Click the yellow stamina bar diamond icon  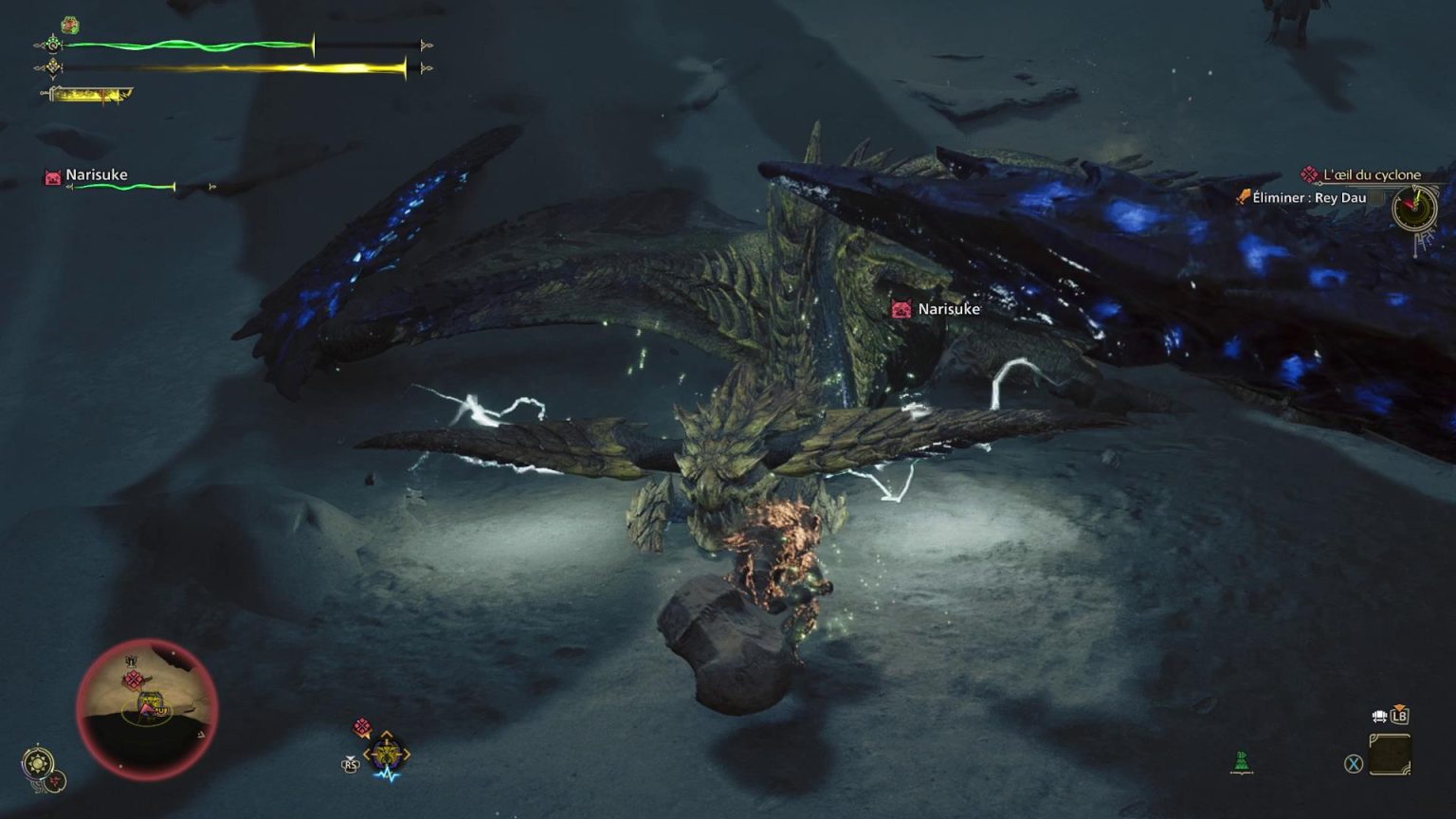click(52, 66)
